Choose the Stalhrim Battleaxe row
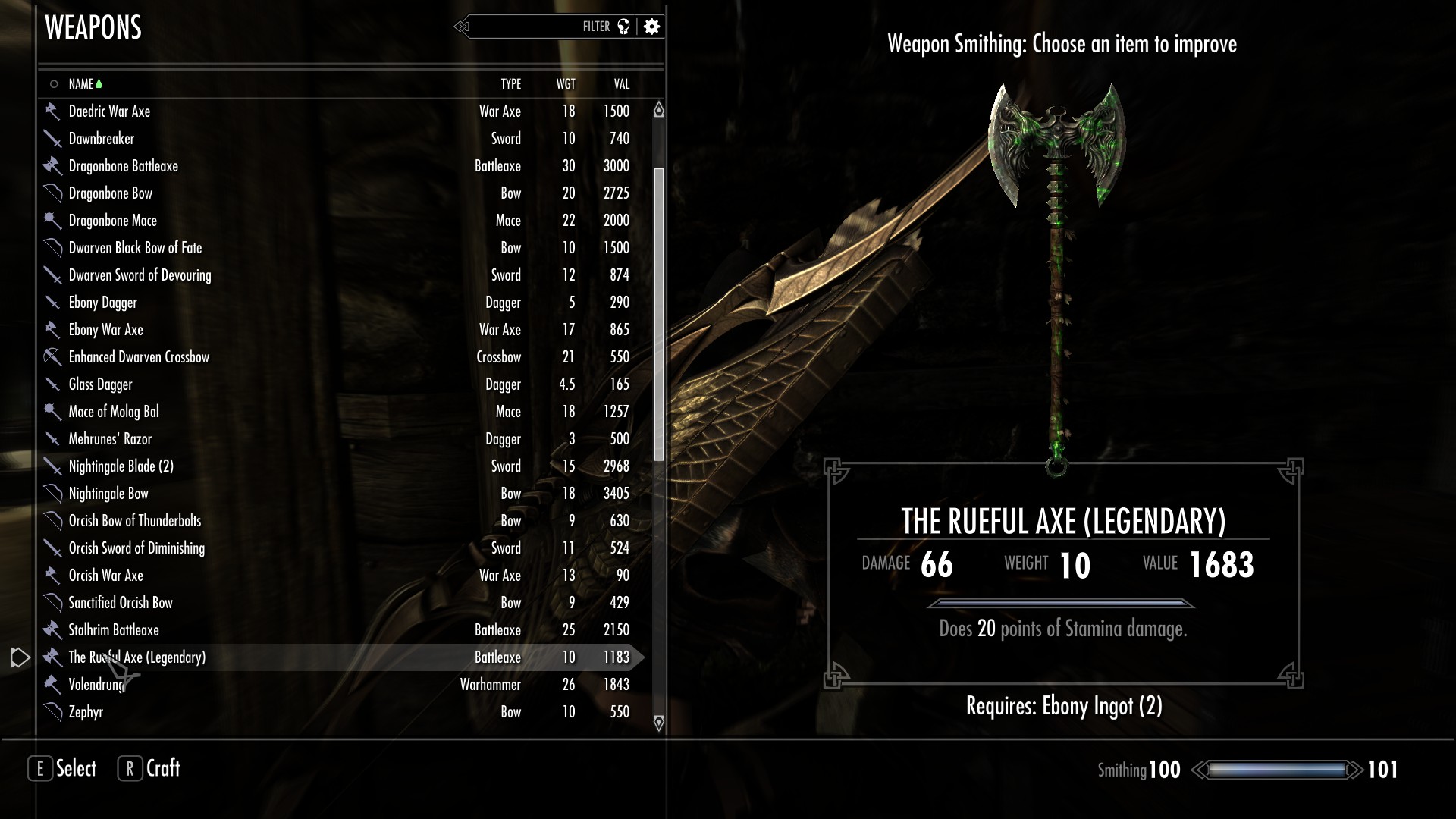 [x=114, y=630]
